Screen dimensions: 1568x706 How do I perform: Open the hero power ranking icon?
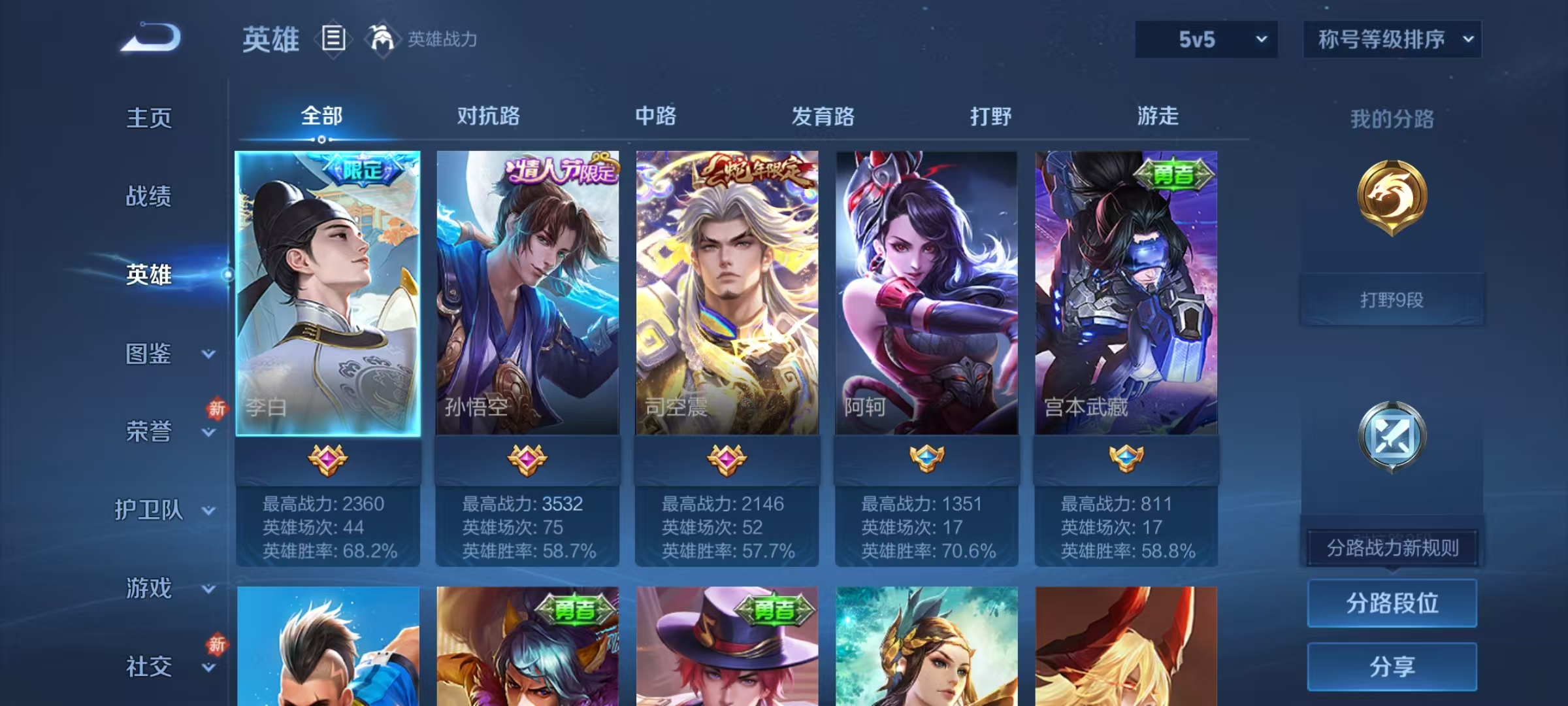[x=383, y=39]
